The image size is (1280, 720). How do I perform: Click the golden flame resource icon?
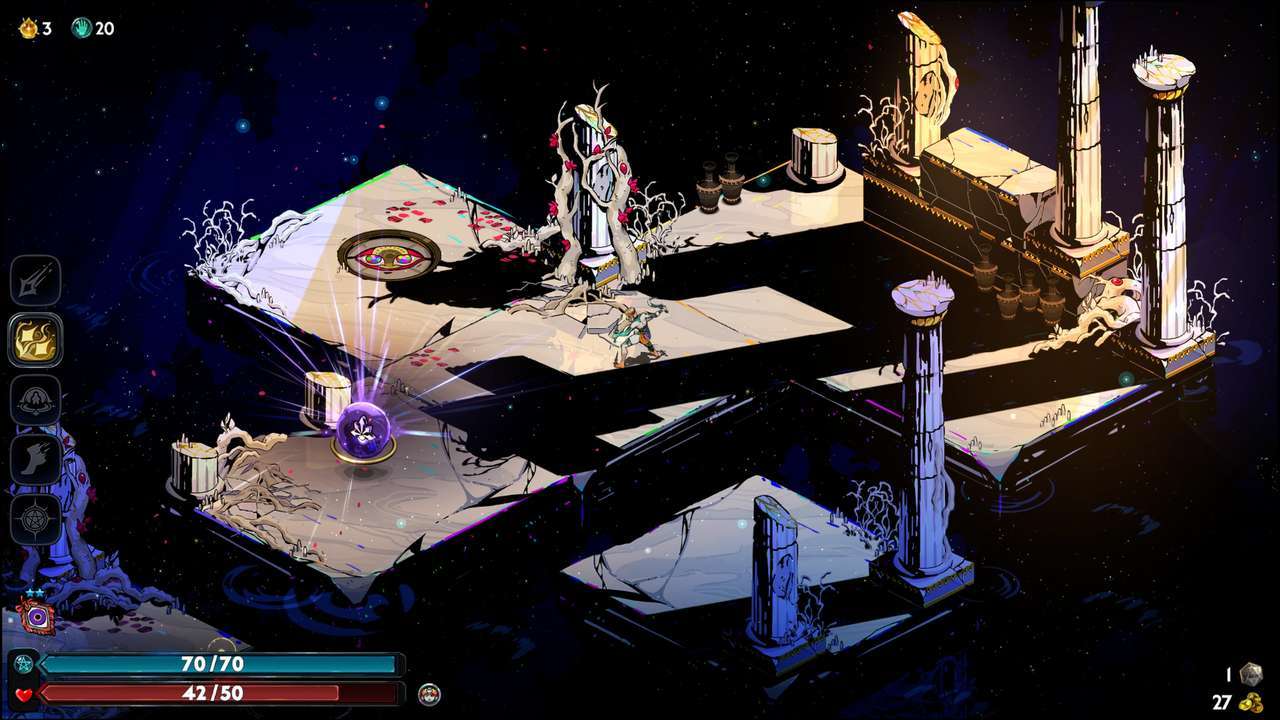click(x=28, y=28)
